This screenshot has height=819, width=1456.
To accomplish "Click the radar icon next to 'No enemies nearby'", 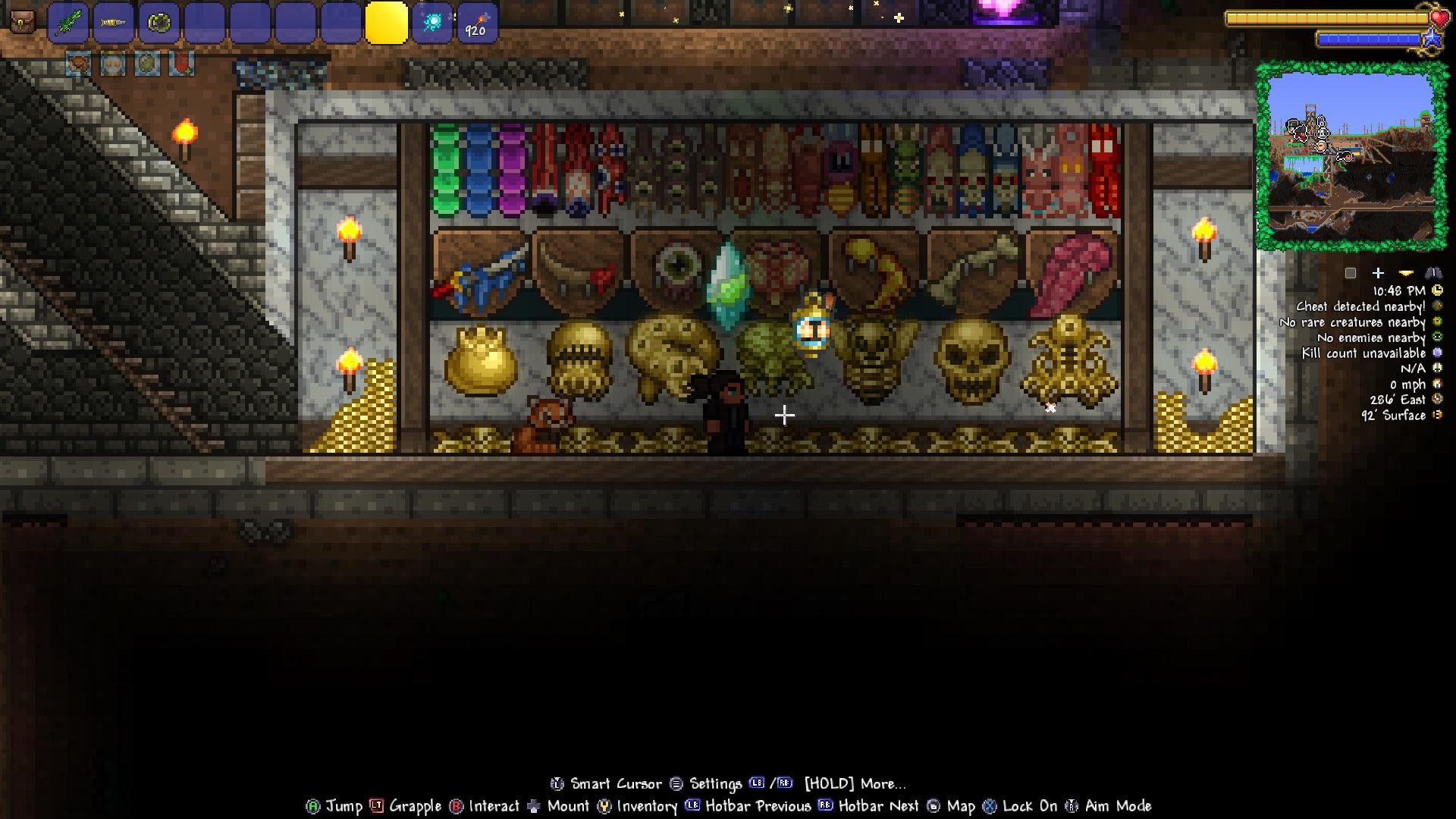I will [x=1436, y=337].
